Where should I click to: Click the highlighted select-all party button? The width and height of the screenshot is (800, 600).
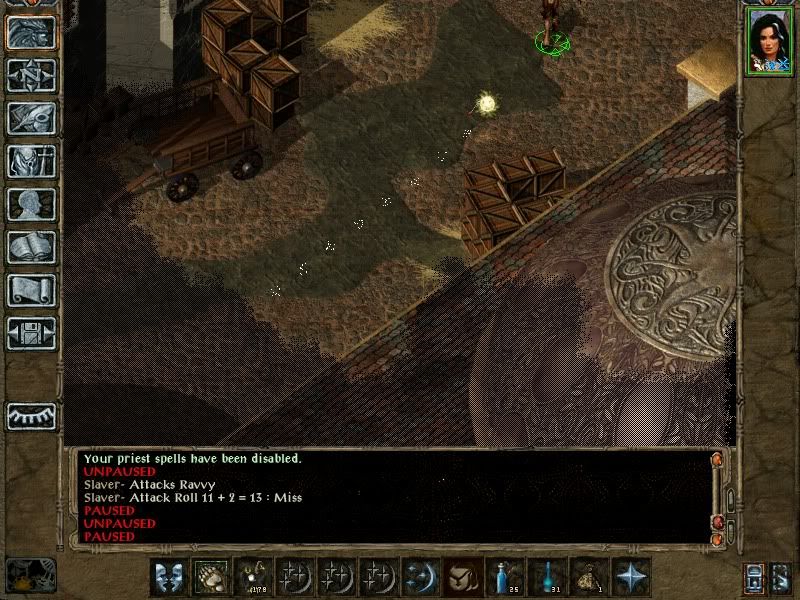(755, 577)
